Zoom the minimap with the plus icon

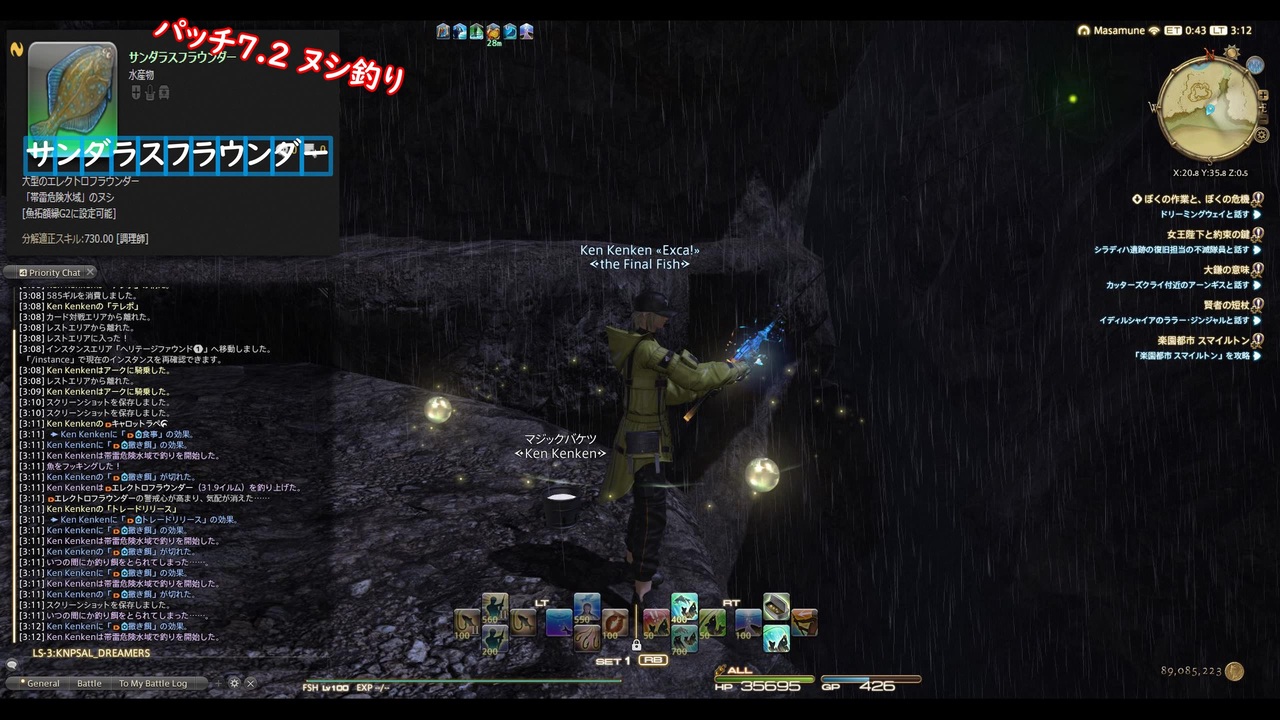pos(1263,95)
